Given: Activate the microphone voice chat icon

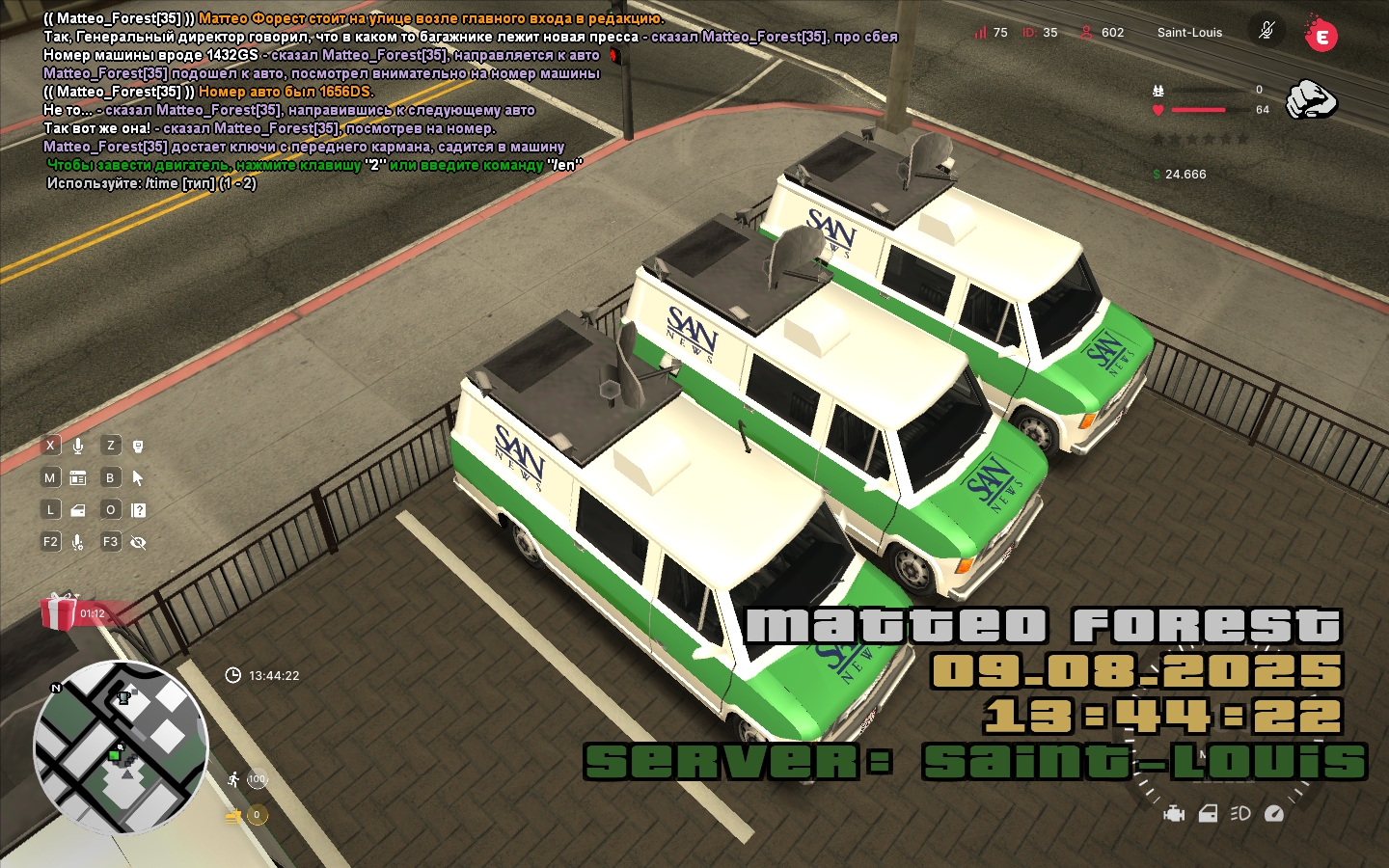Looking at the screenshot, I should point(78,446).
